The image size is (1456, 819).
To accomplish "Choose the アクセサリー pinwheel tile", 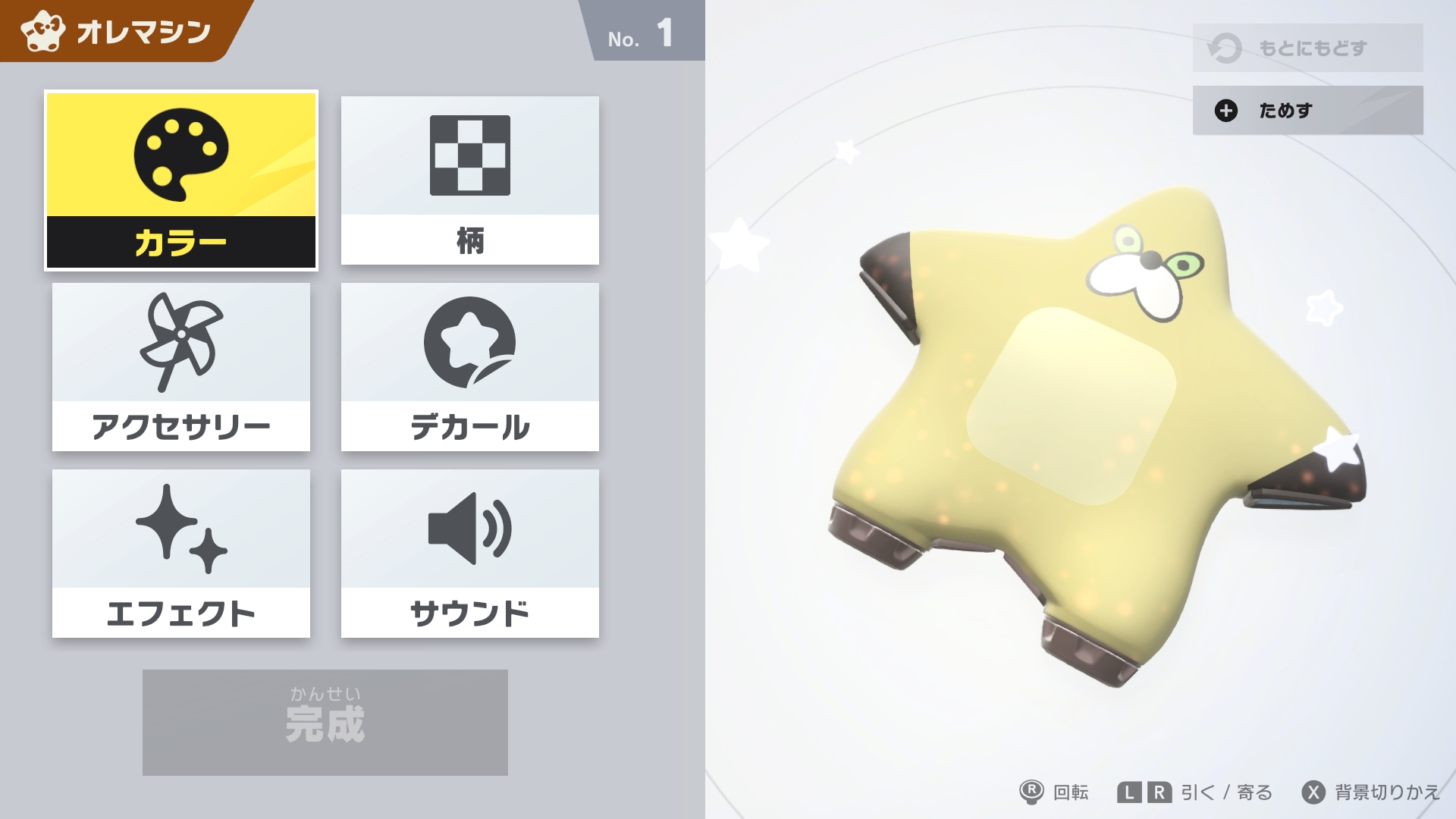I will point(181,366).
